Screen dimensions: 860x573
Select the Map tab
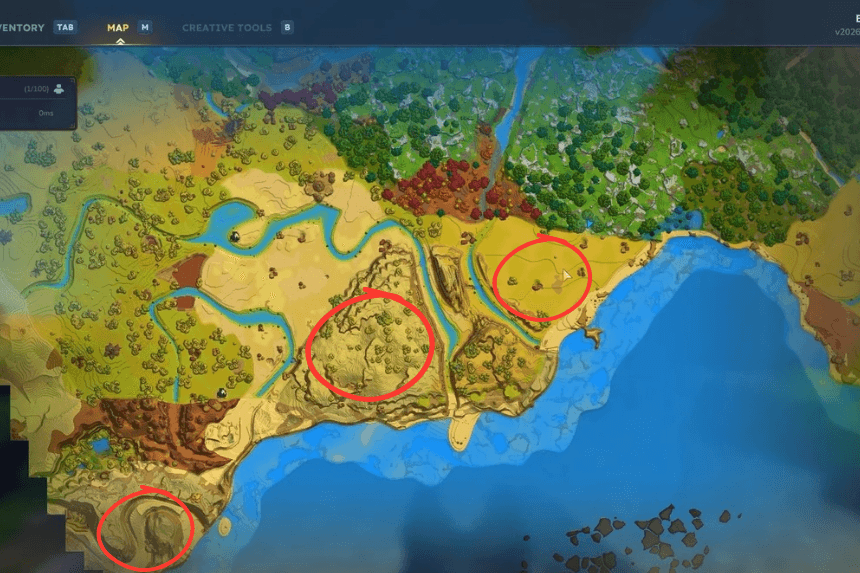pyautogui.click(x=119, y=28)
